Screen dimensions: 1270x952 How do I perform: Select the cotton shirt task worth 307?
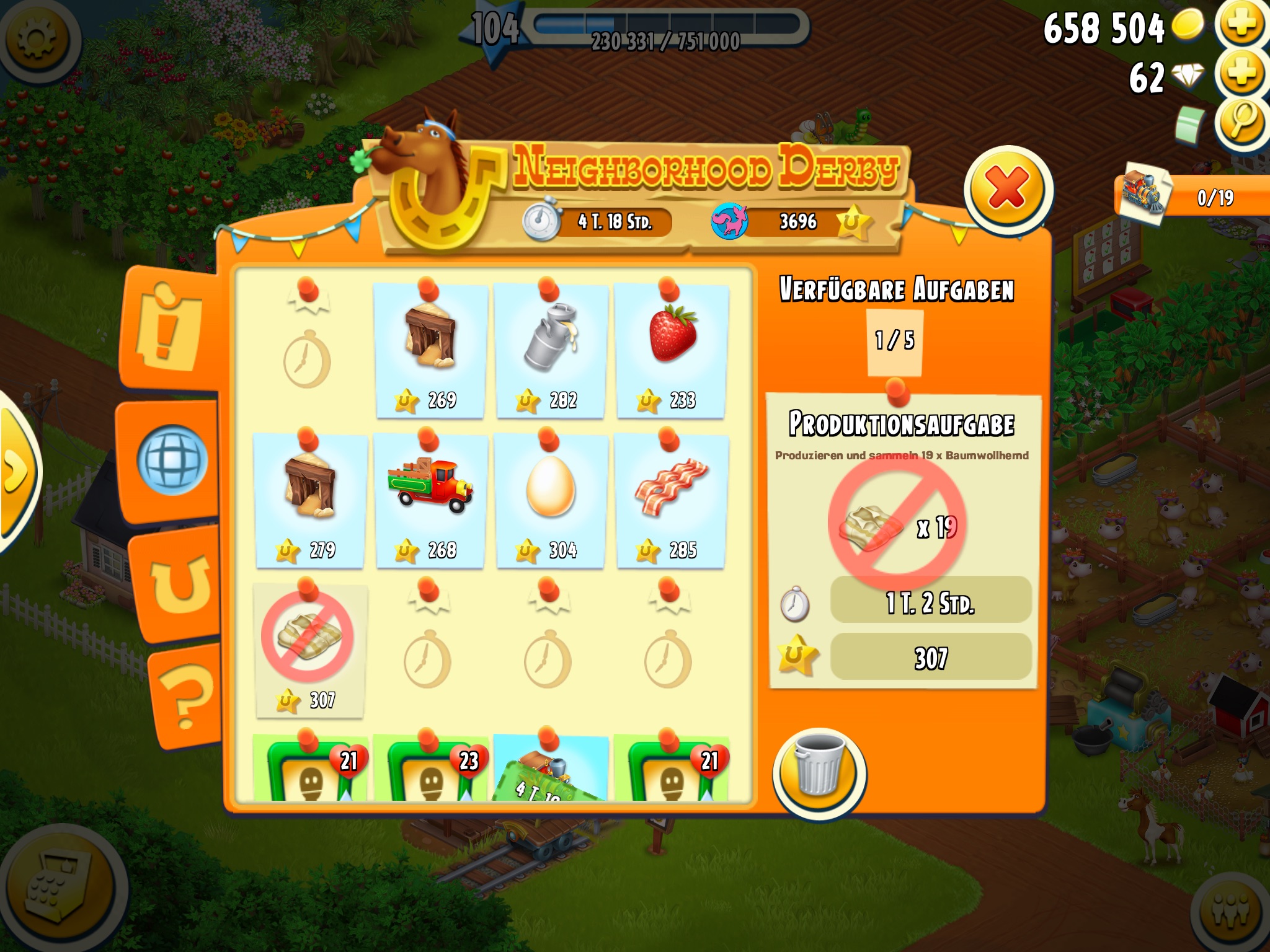point(309,651)
